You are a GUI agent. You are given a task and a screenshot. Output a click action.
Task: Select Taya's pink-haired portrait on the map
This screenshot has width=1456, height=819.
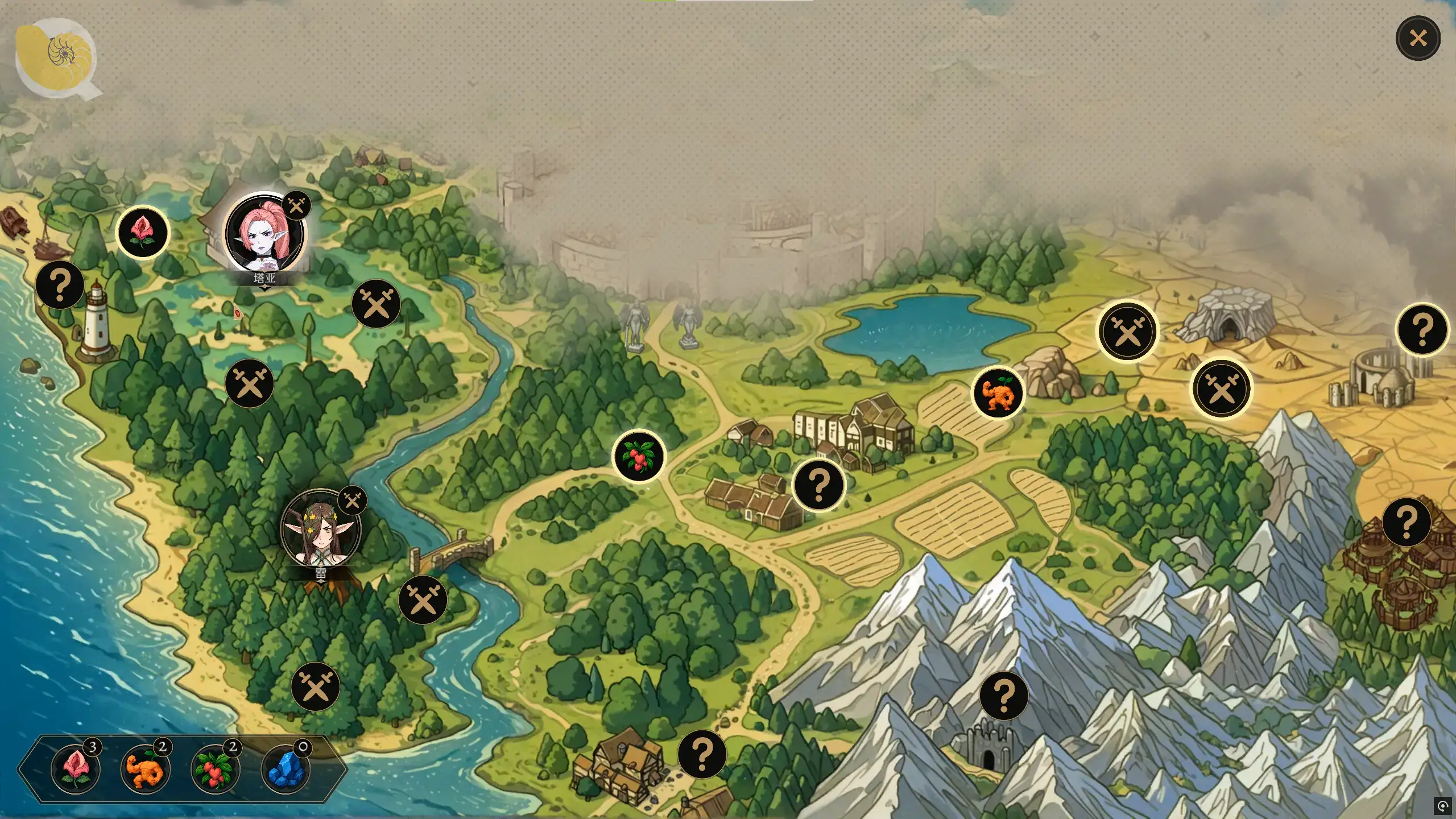coord(265,233)
